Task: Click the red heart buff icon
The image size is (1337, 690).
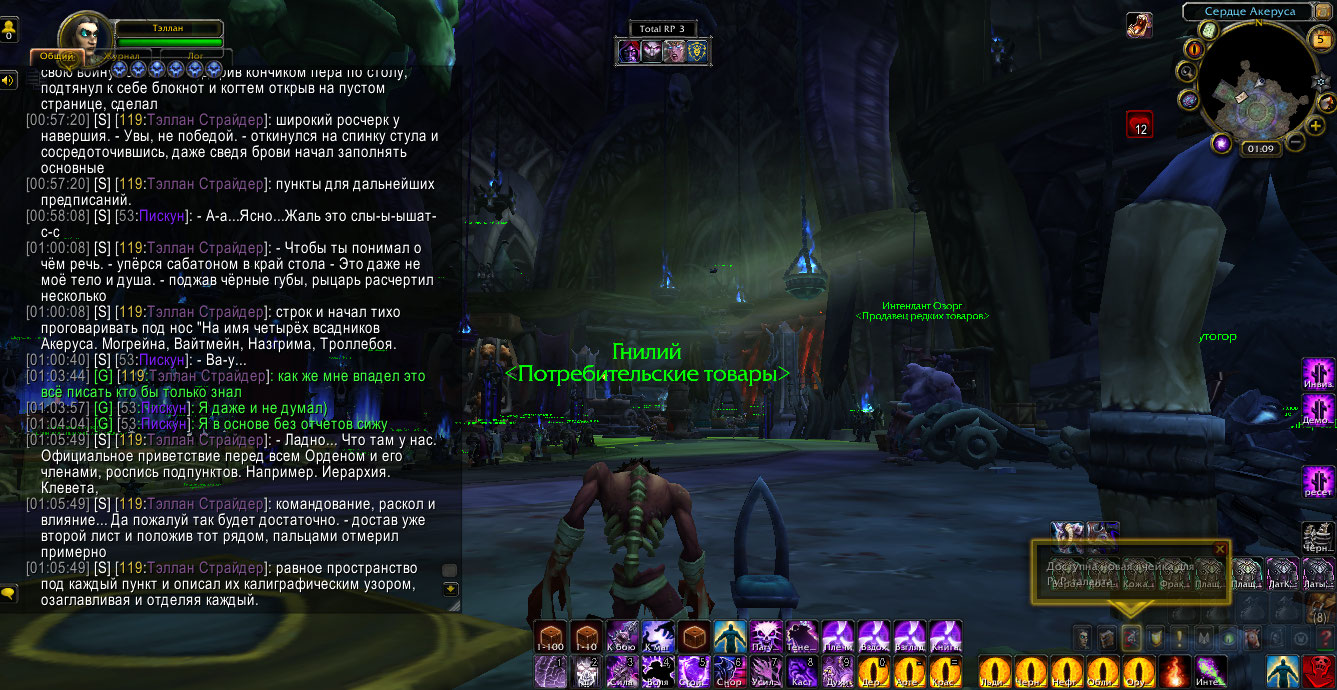Action: 1140,124
